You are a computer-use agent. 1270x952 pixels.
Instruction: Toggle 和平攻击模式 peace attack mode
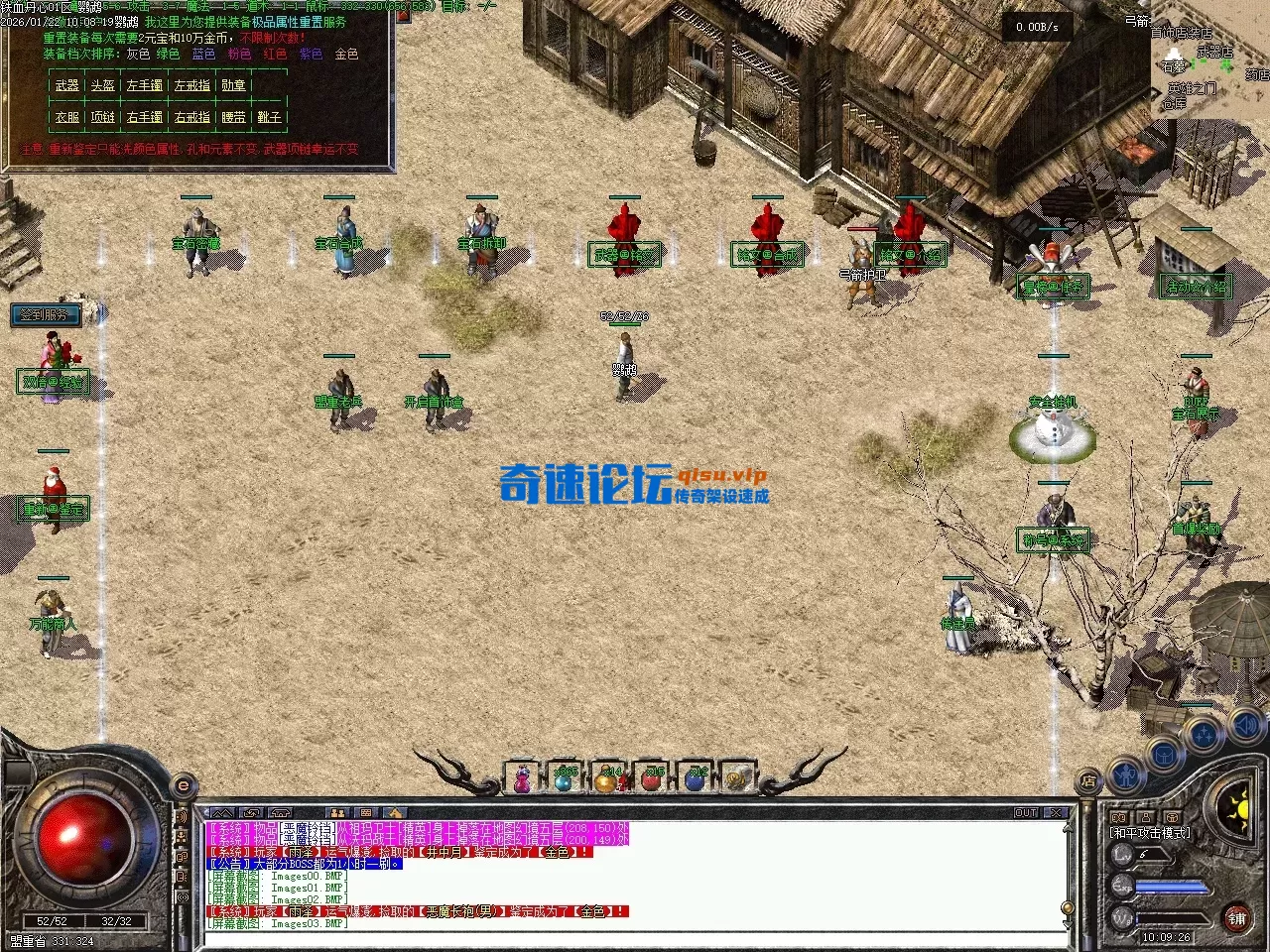coord(1150,833)
